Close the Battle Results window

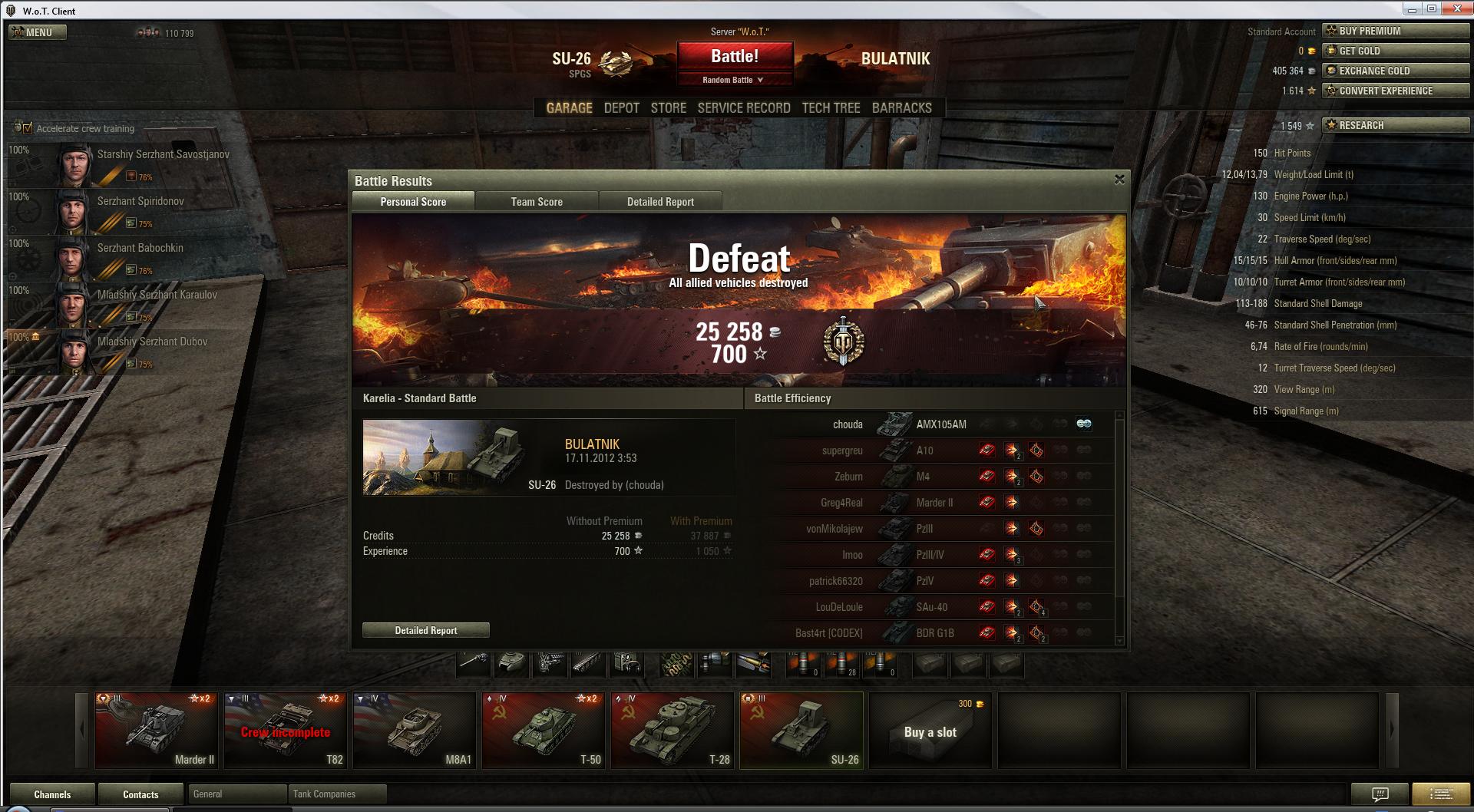(x=1119, y=180)
